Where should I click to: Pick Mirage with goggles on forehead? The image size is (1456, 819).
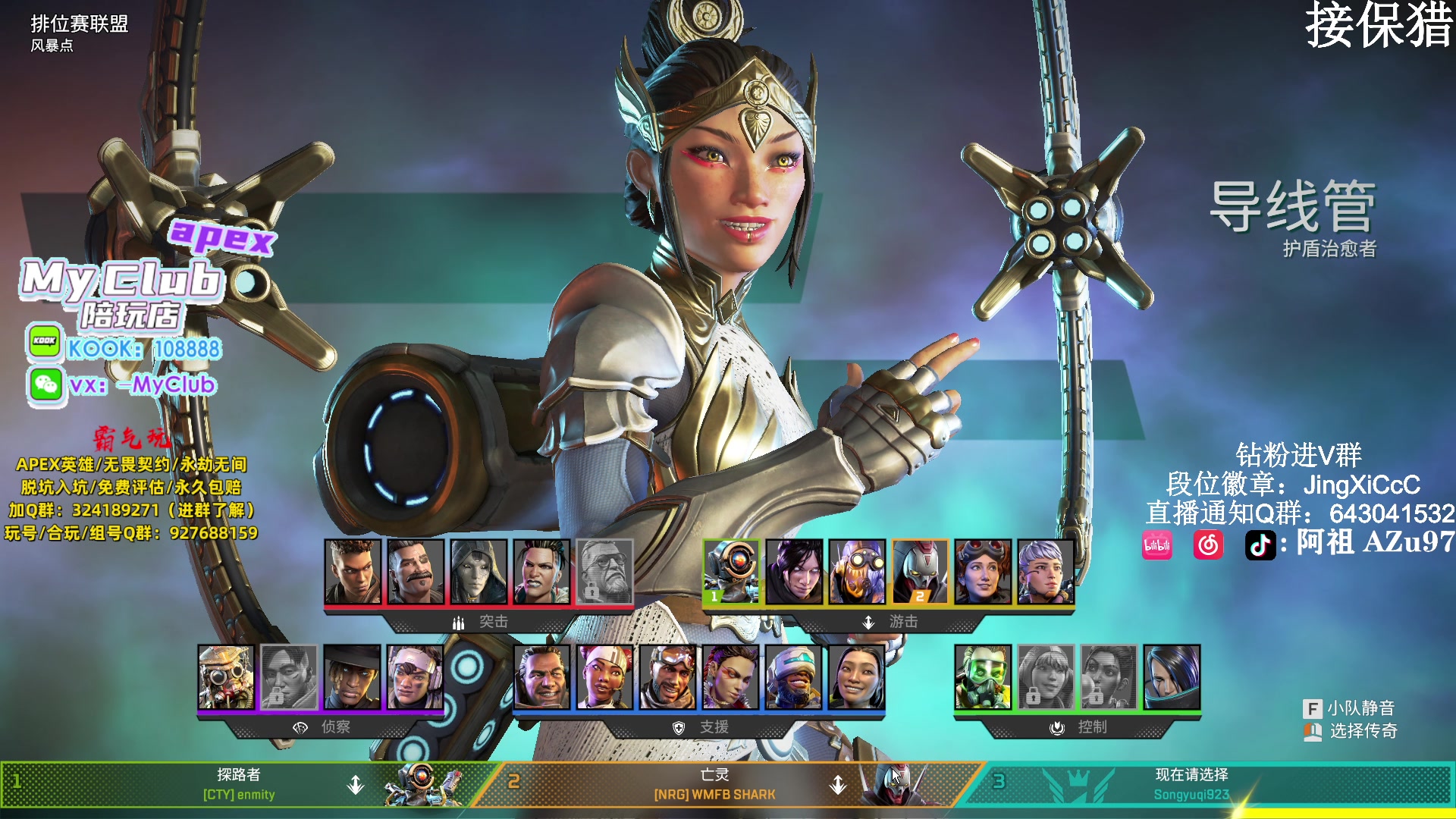668,676
